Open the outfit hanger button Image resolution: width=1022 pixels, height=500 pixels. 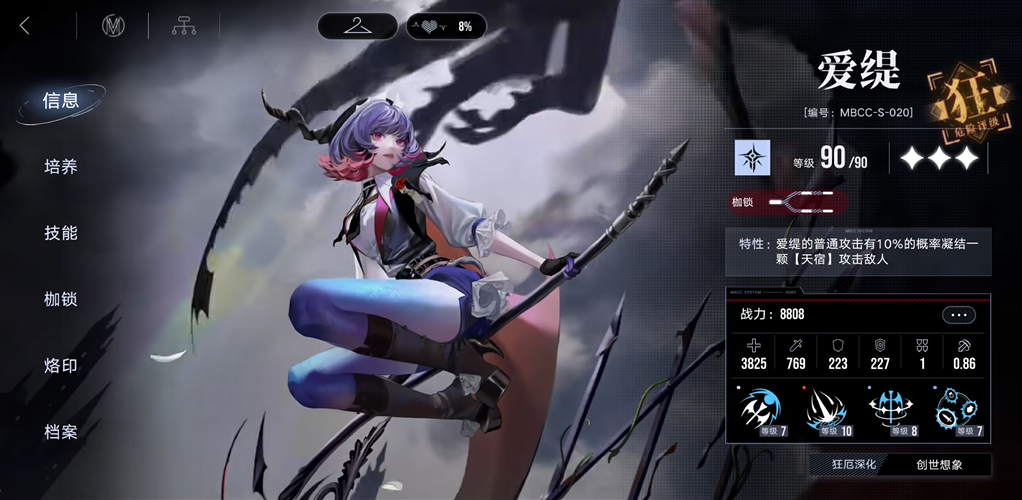[x=357, y=26]
